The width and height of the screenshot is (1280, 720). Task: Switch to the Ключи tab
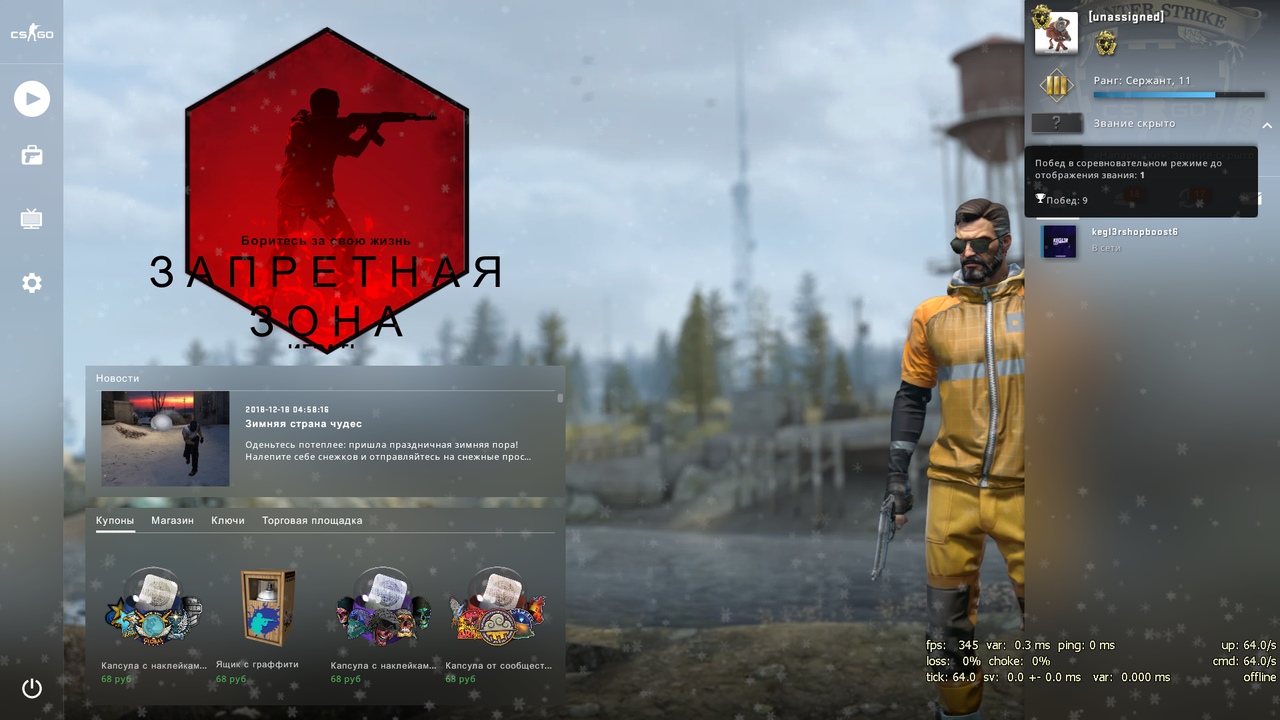228,521
